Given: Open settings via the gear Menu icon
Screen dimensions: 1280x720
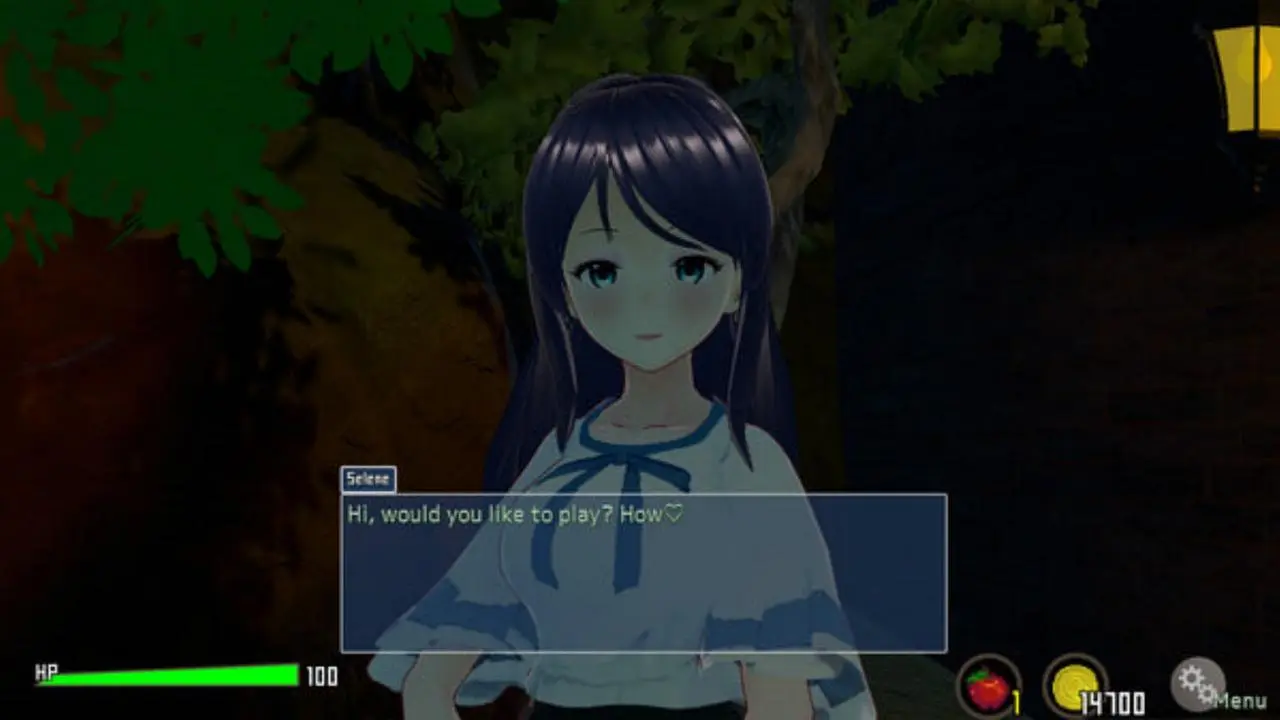Looking at the screenshot, I should pyautogui.click(x=1199, y=686).
